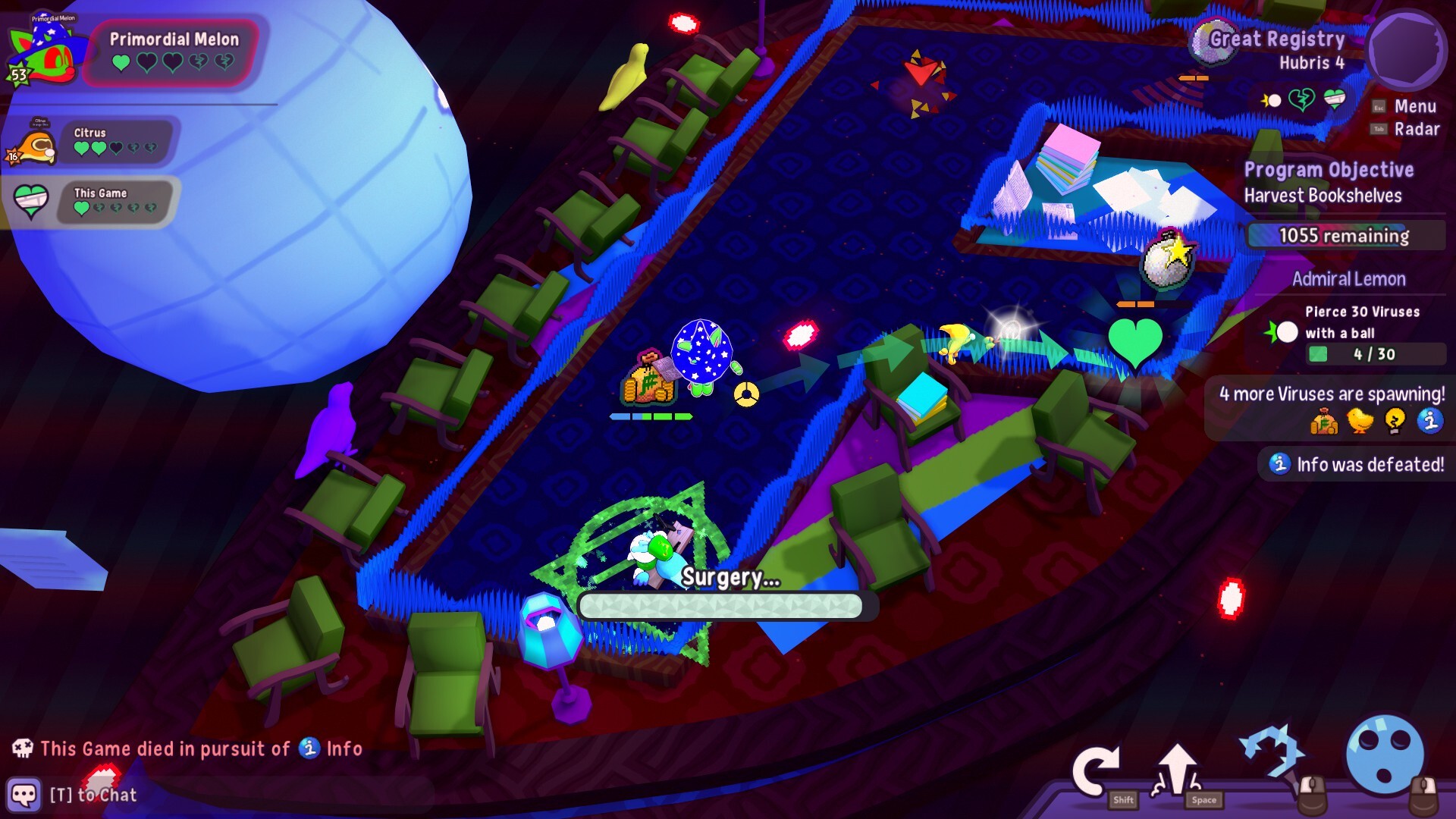This screenshot has height=819, width=1456.
Task: Expand the Program Objective panel
Action: tap(1329, 170)
